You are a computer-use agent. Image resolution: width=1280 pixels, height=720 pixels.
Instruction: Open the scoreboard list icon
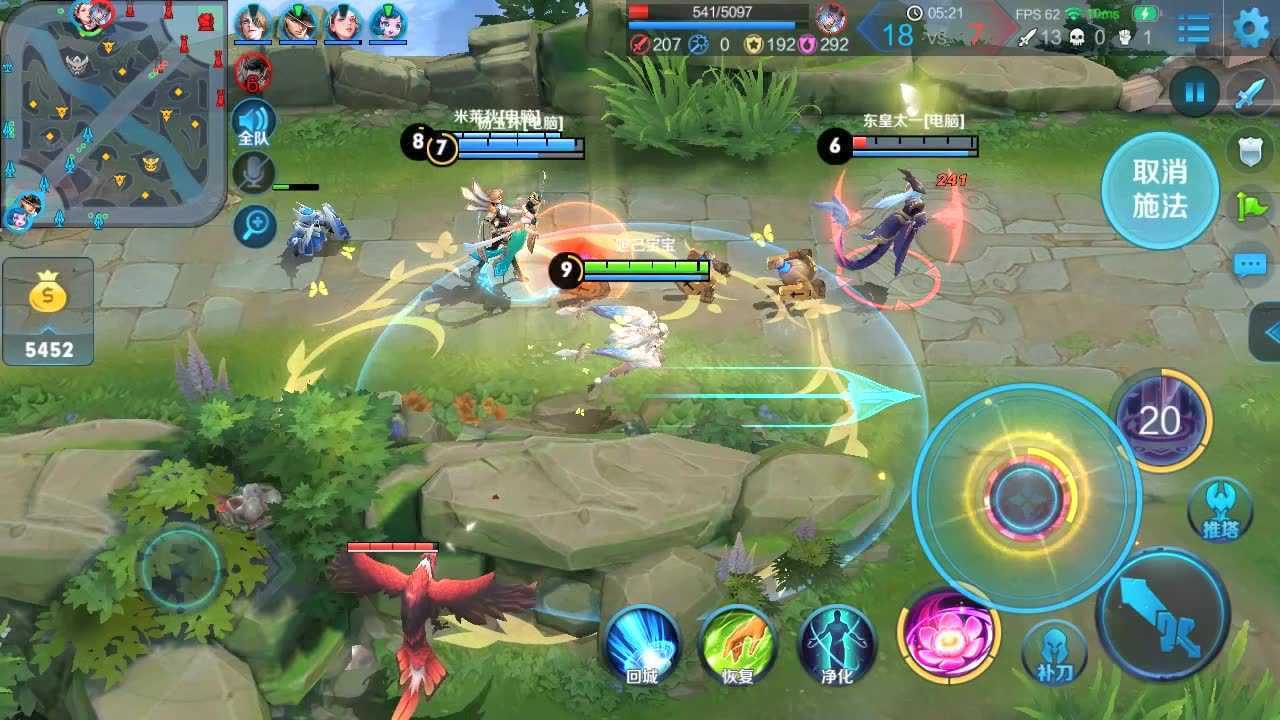pos(1193,28)
